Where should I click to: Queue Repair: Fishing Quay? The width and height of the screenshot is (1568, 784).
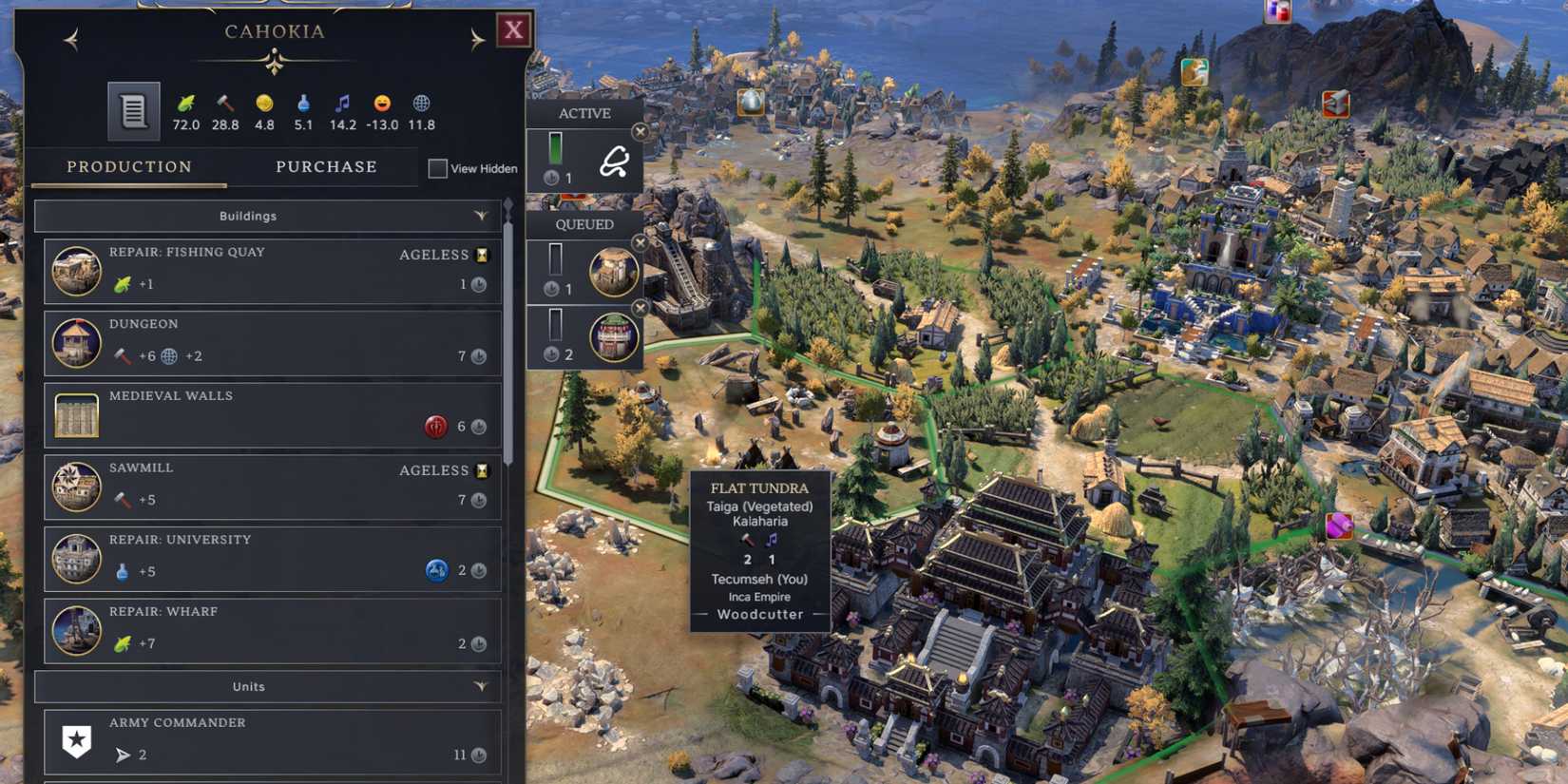click(x=273, y=271)
